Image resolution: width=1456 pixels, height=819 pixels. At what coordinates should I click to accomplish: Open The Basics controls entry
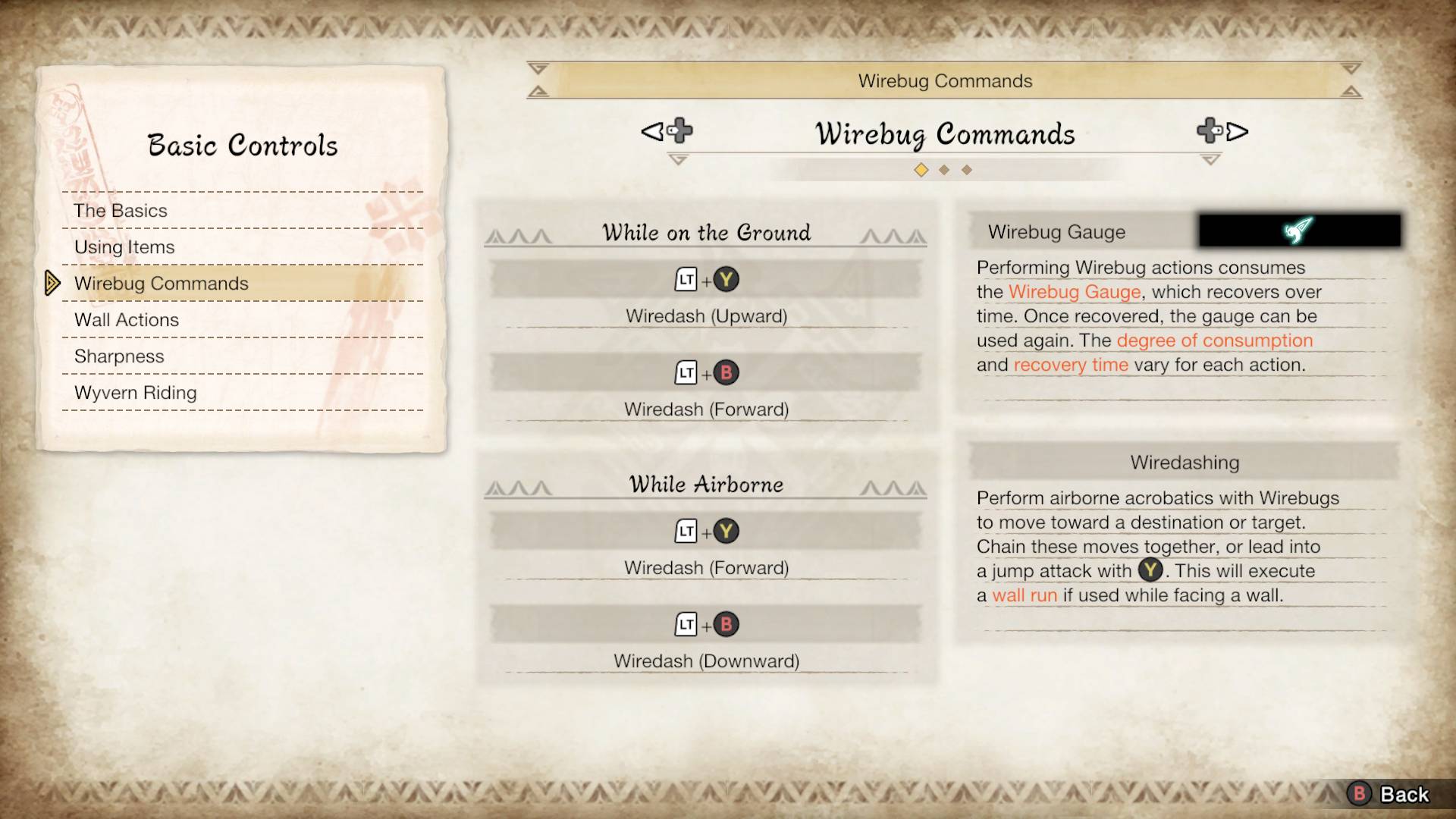coord(121,211)
